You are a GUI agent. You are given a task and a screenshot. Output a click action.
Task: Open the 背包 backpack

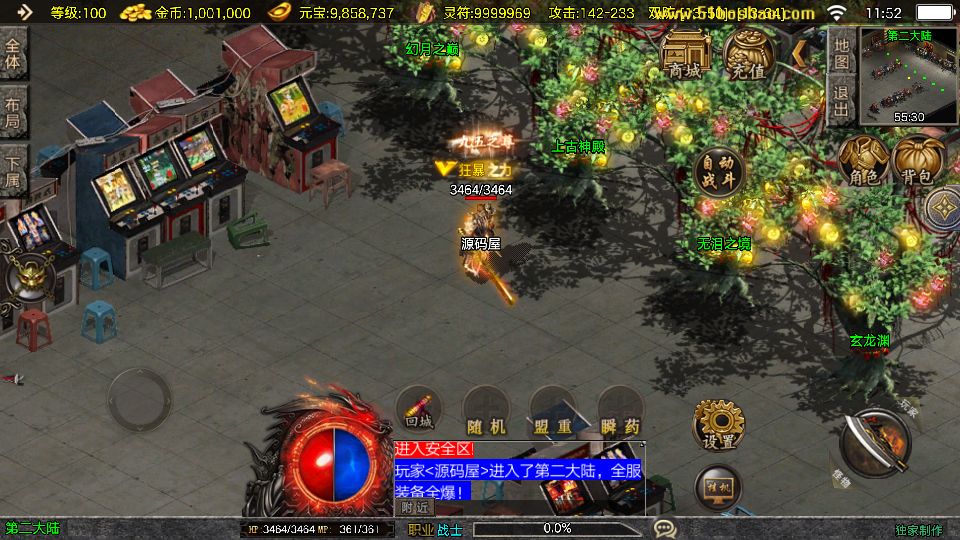point(918,162)
